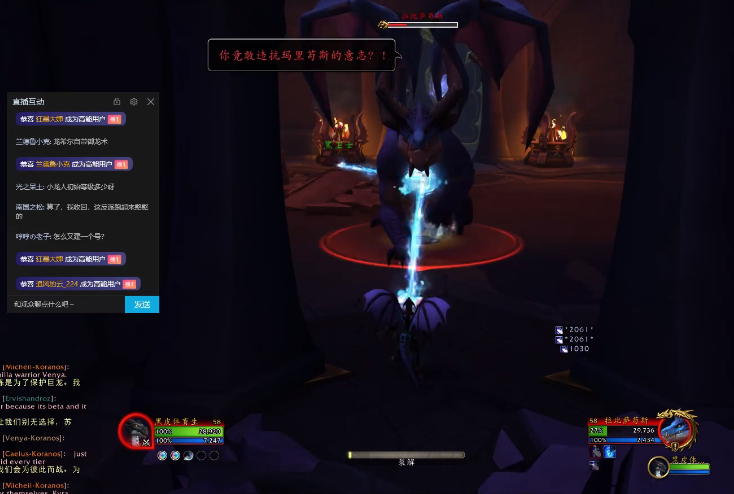
Task: Click the Micheil-Koranos name in chat log
Action: 37,367
